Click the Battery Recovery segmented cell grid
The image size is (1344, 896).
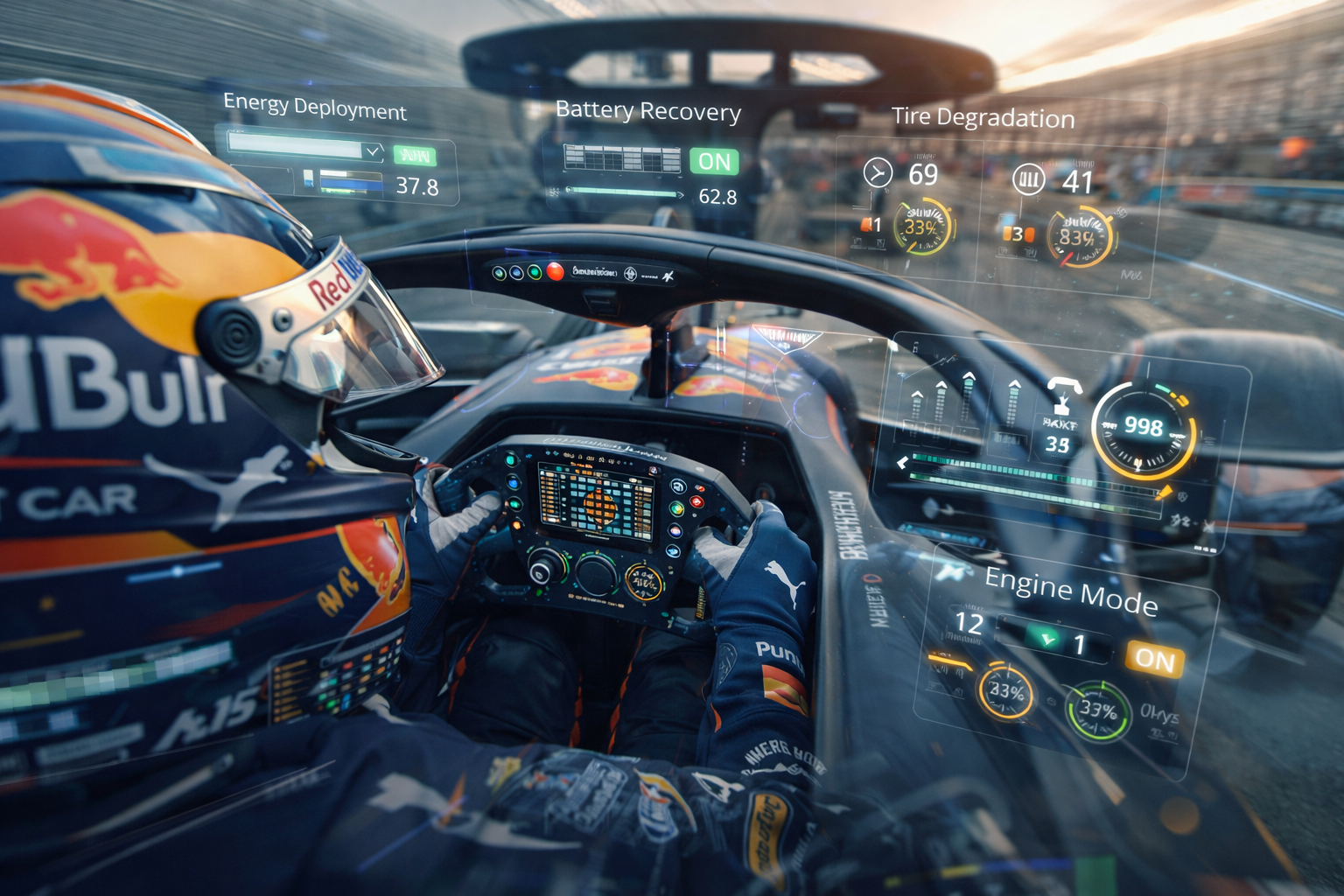click(x=622, y=158)
